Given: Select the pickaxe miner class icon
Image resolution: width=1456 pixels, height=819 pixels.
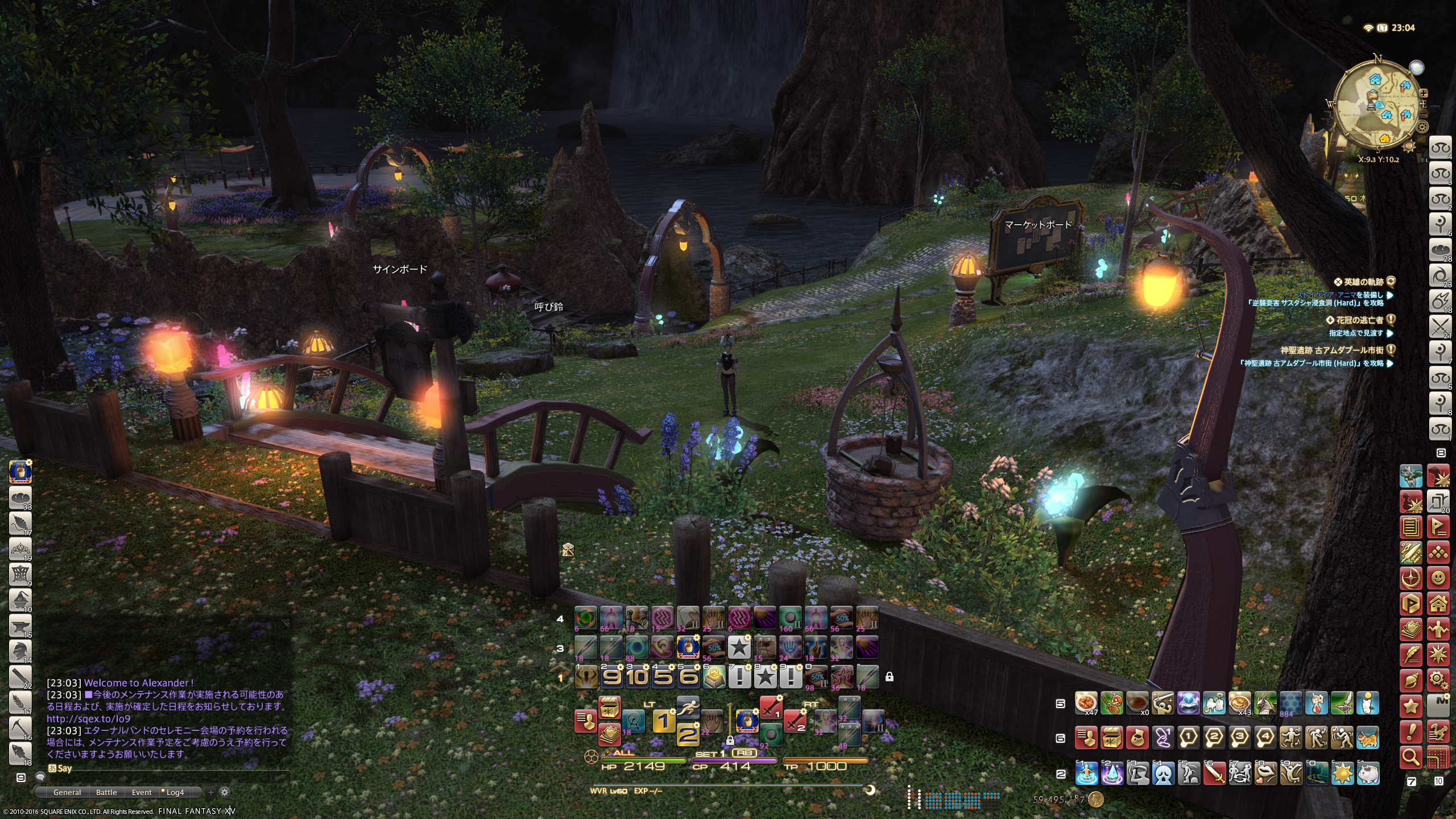Looking at the screenshot, I should pyautogui.click(x=20, y=726).
